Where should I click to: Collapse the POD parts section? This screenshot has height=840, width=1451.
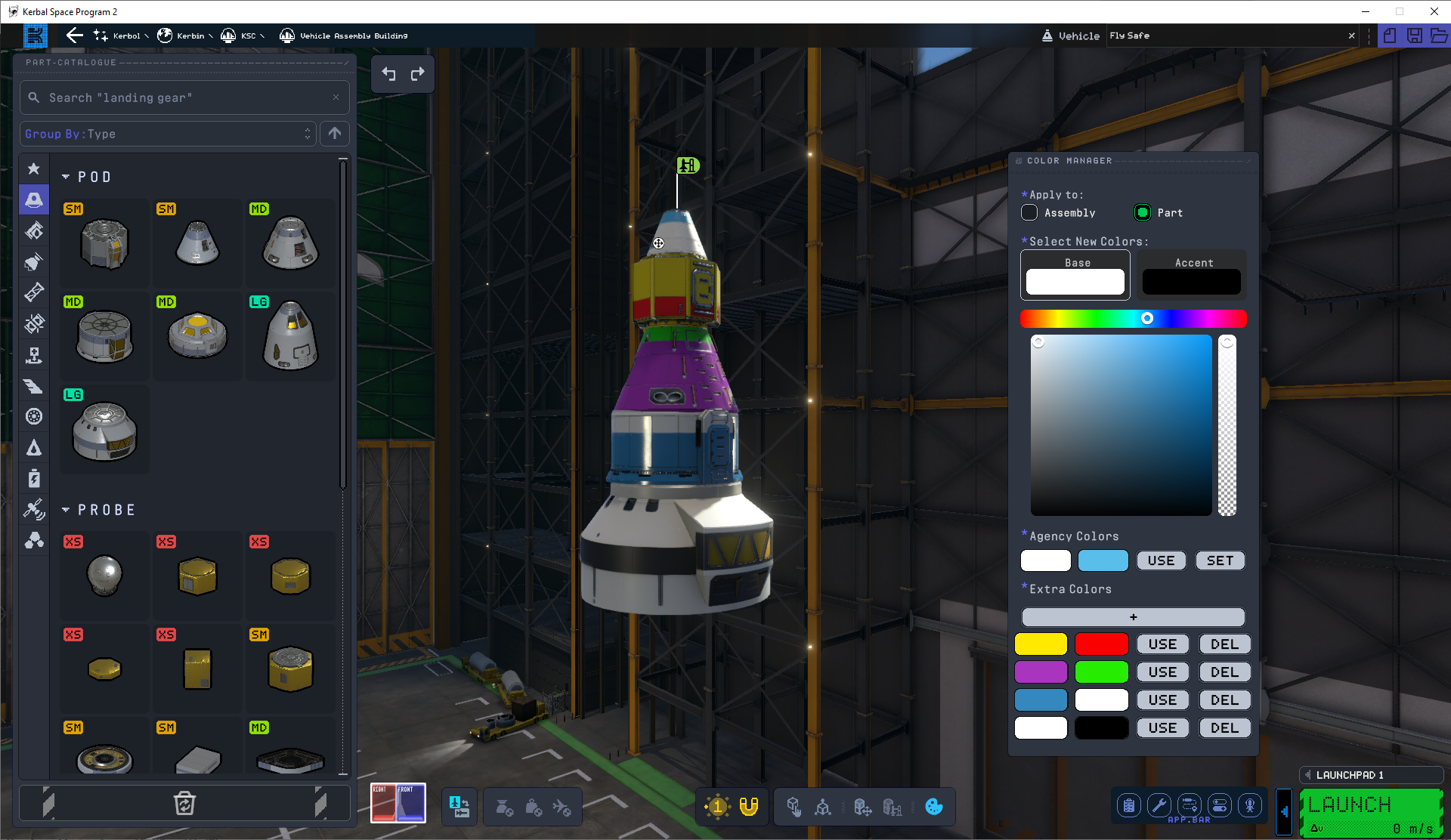point(67,177)
